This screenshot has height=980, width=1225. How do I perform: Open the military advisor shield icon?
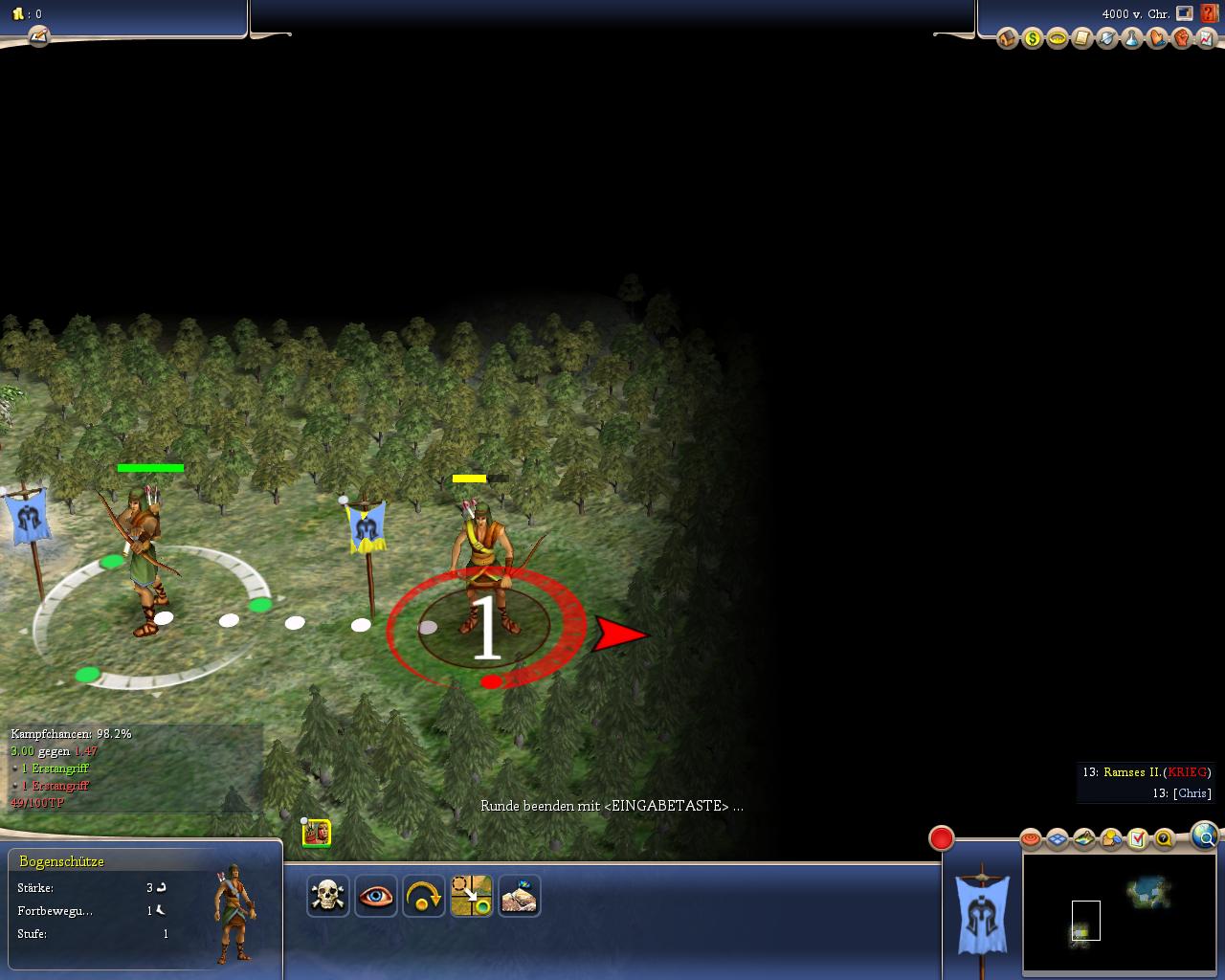click(x=1106, y=39)
